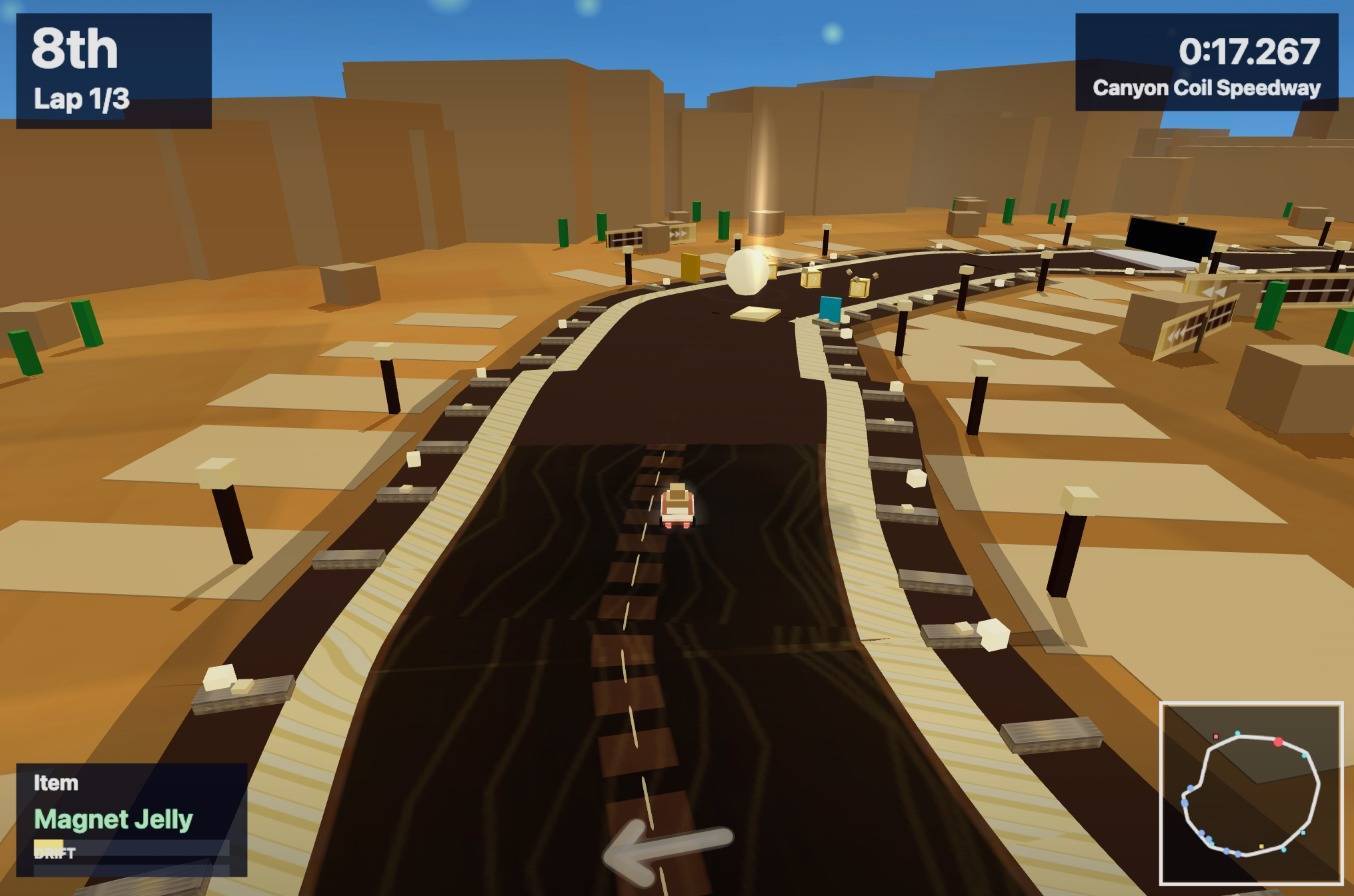Click the track minimap
Screen dimensions: 1354x896
pos(1250,793)
